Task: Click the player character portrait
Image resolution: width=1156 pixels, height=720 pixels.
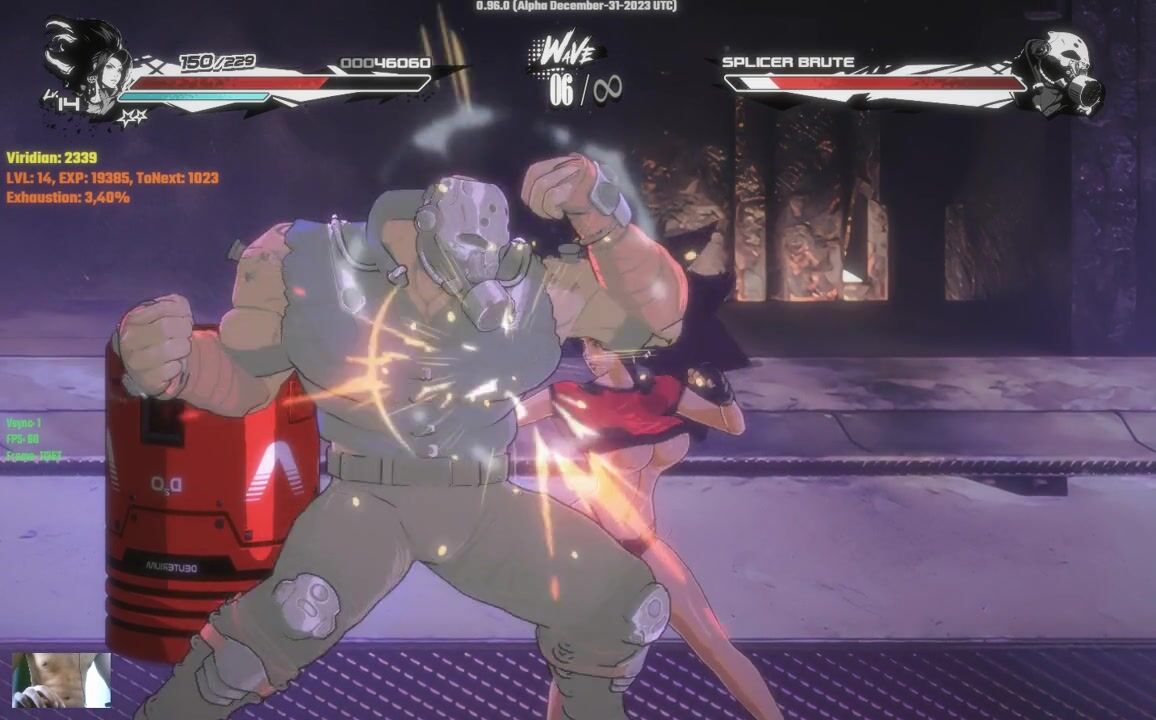Action: pyautogui.click(x=88, y=66)
